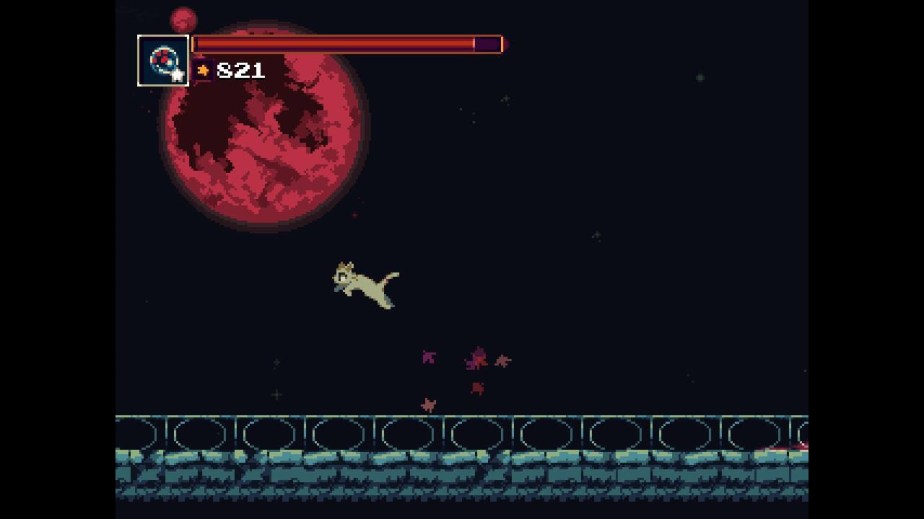The width and height of the screenshot is (924, 519).
Task: Select the equipped item slot in the HUD
Action: pyautogui.click(x=162, y=61)
